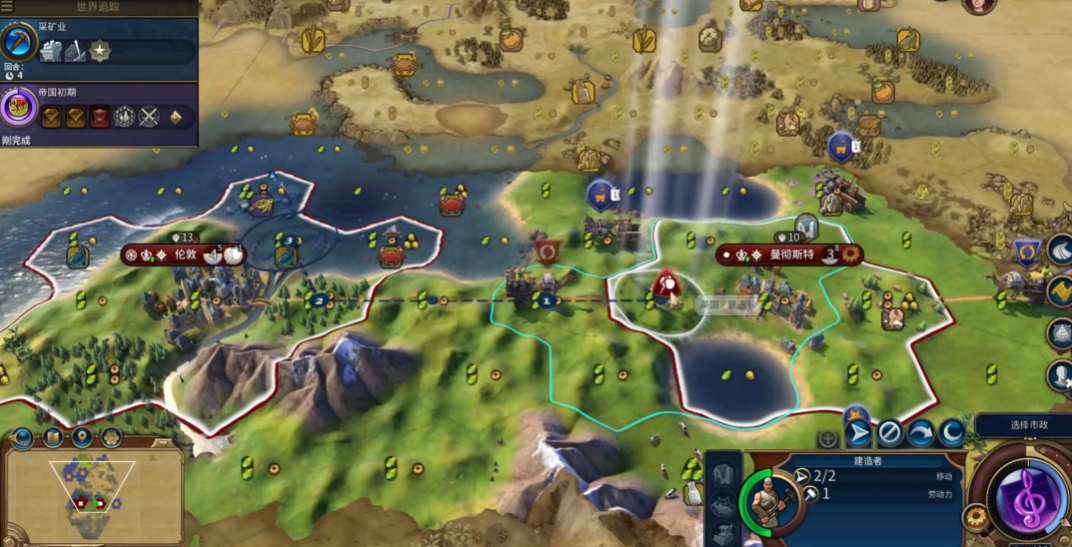Open the minimap lens options
The image size is (1072, 547).
[x=23, y=438]
